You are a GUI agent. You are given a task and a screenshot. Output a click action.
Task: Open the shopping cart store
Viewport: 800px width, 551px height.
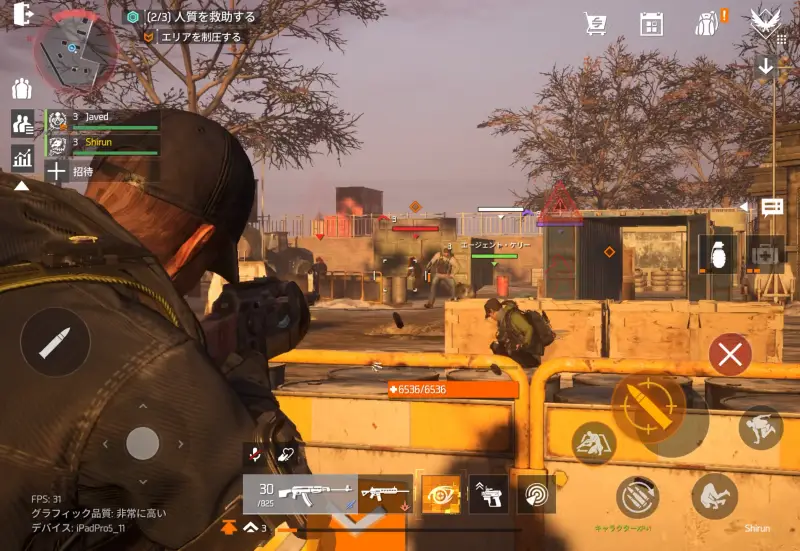pos(596,23)
